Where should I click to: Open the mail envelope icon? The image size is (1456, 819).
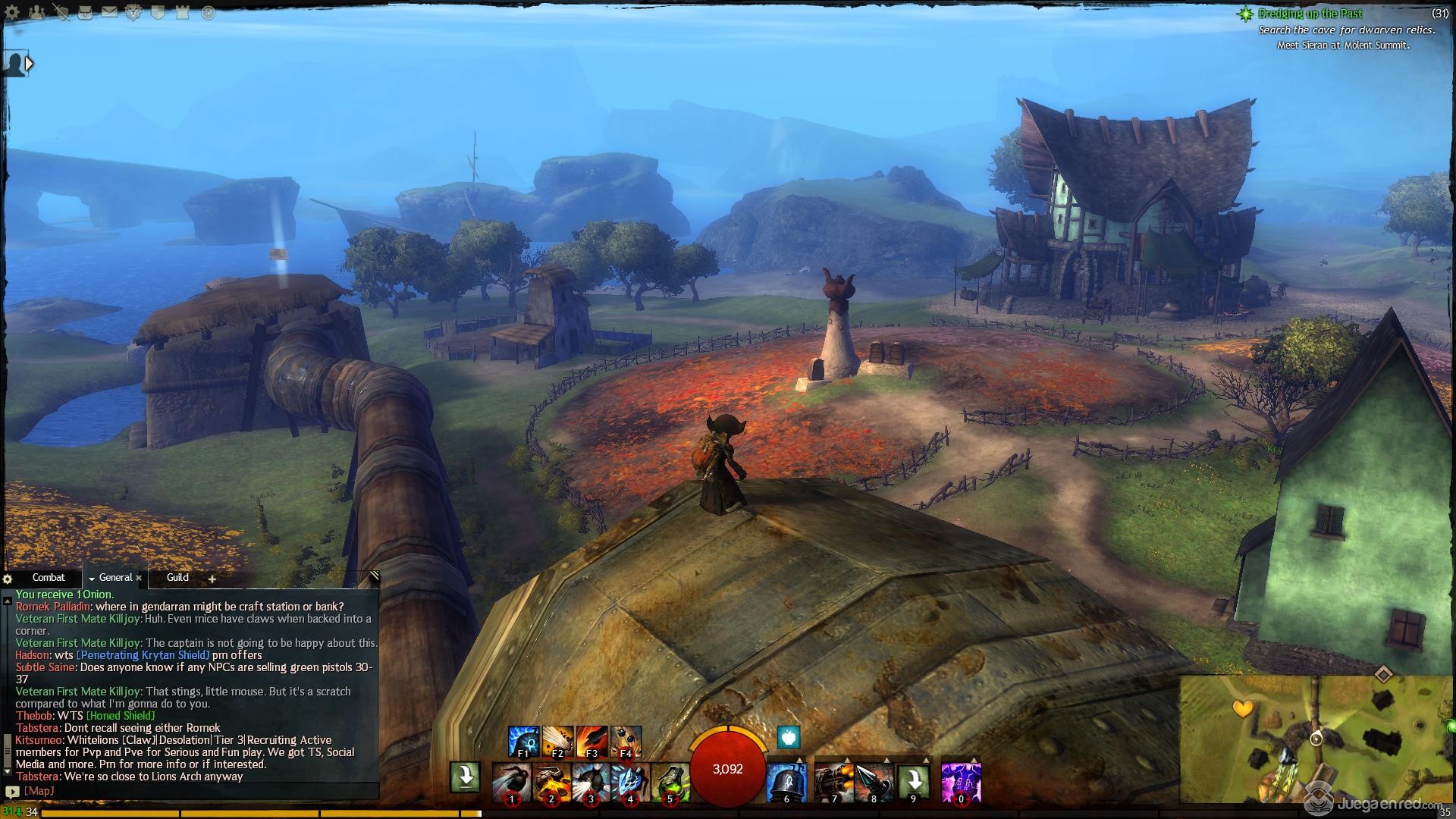109,12
